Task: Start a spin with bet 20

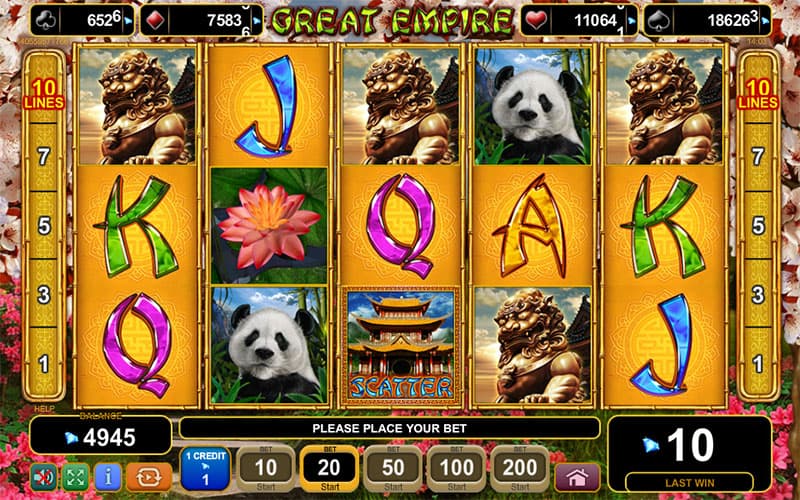Action: [x=329, y=467]
